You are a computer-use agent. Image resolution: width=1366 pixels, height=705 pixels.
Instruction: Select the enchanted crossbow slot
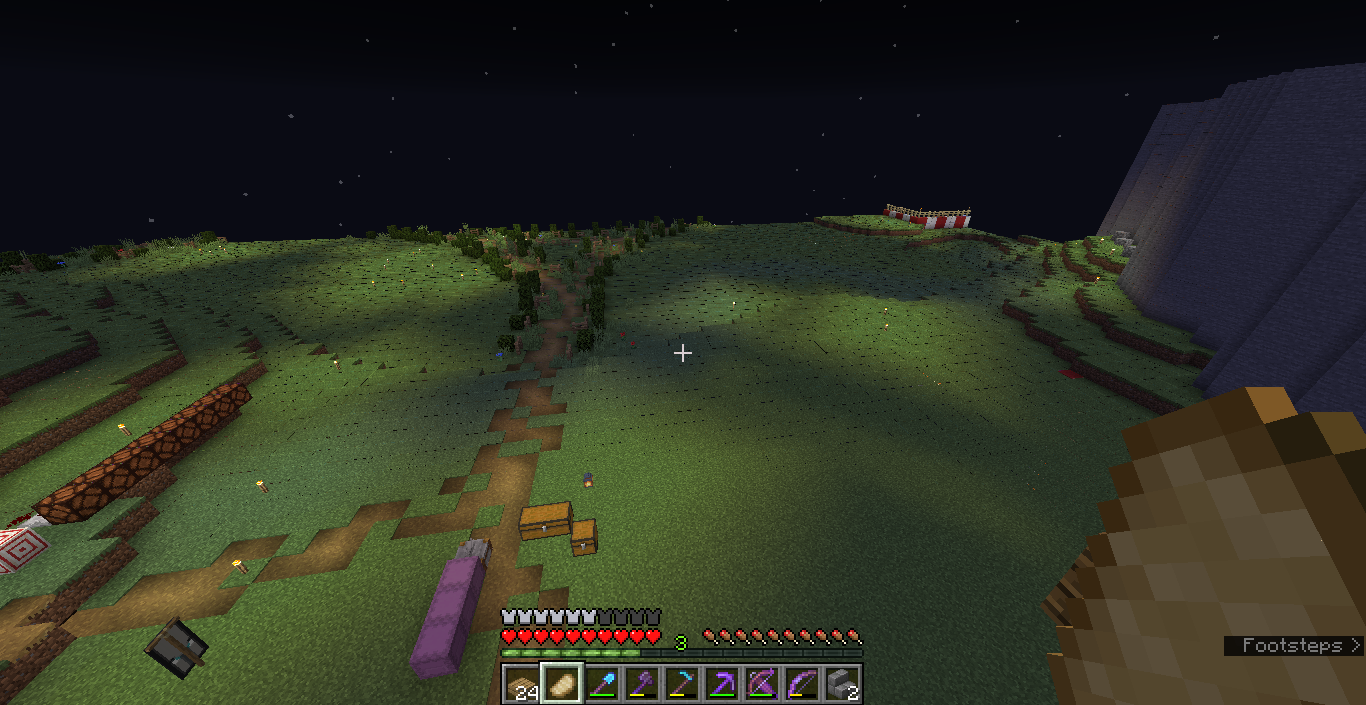(x=761, y=684)
